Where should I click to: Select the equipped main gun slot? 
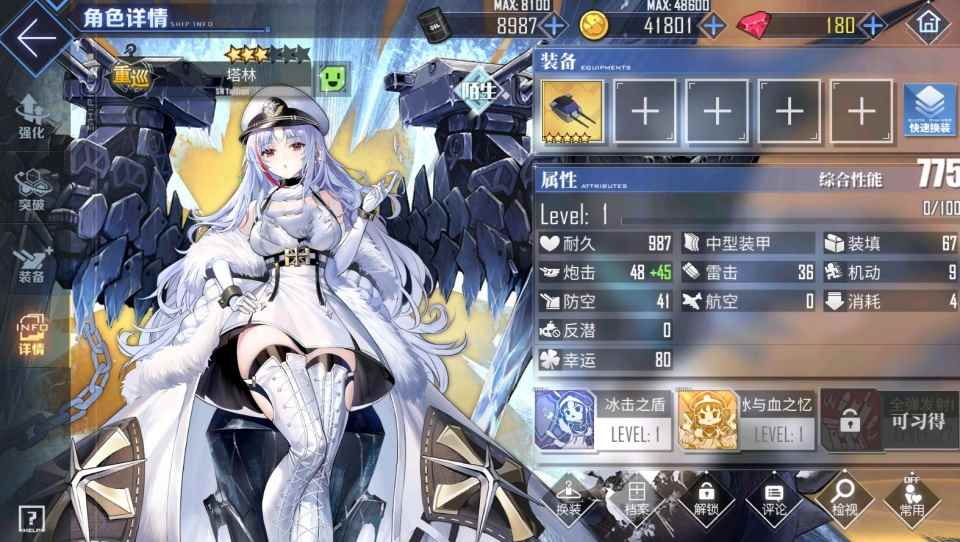pos(573,112)
